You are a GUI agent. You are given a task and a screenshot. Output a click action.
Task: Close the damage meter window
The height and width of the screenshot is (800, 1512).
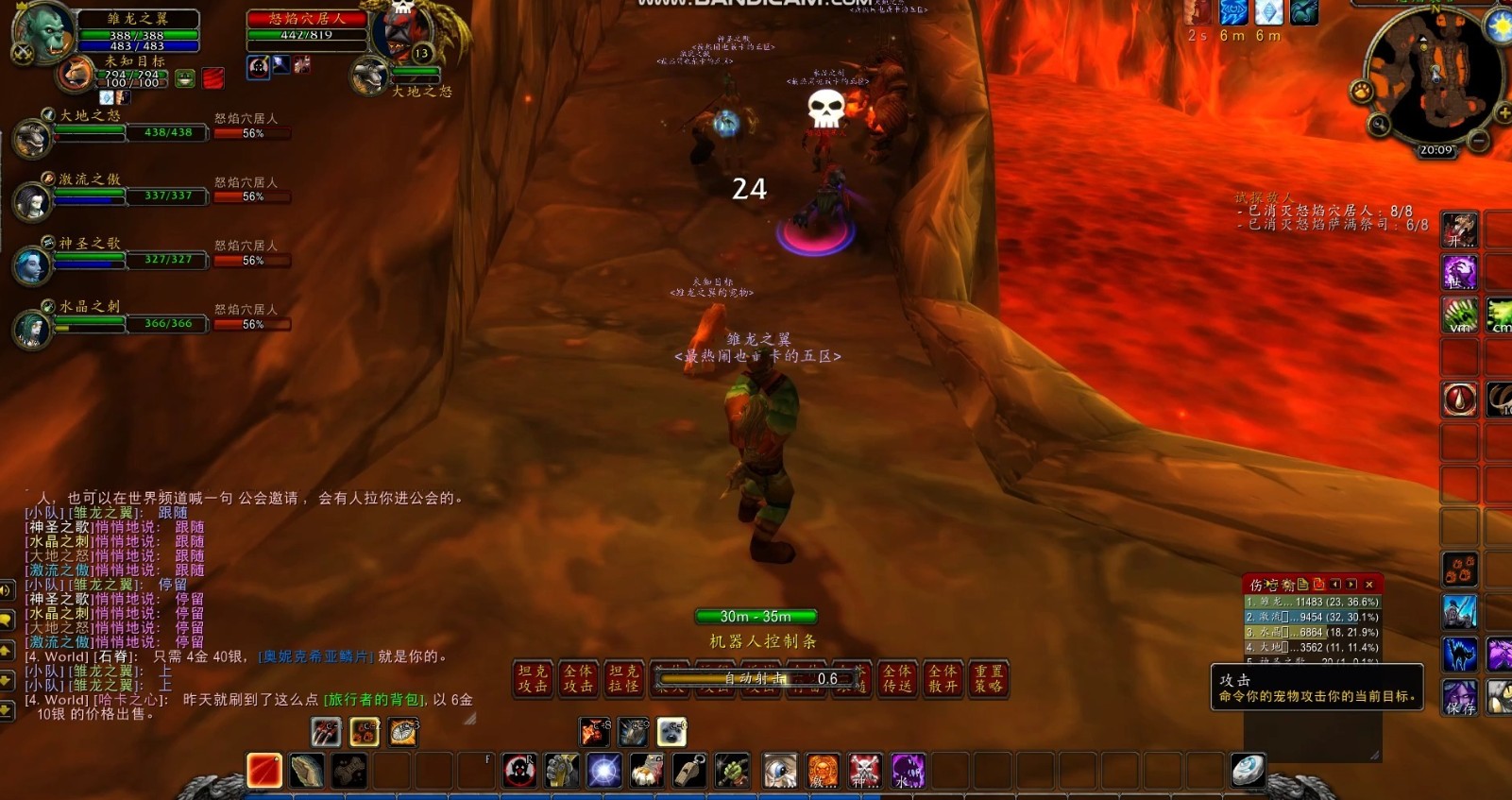pos(1369,585)
